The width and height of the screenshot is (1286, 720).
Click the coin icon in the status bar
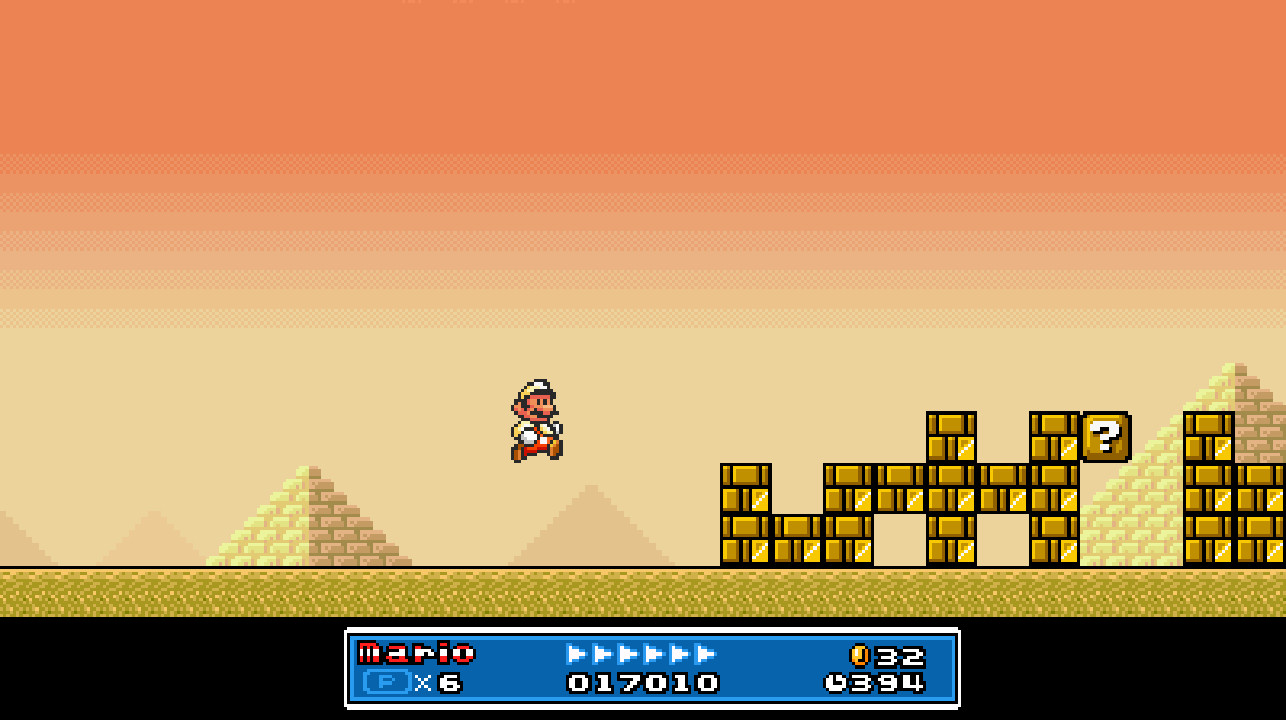(858, 655)
